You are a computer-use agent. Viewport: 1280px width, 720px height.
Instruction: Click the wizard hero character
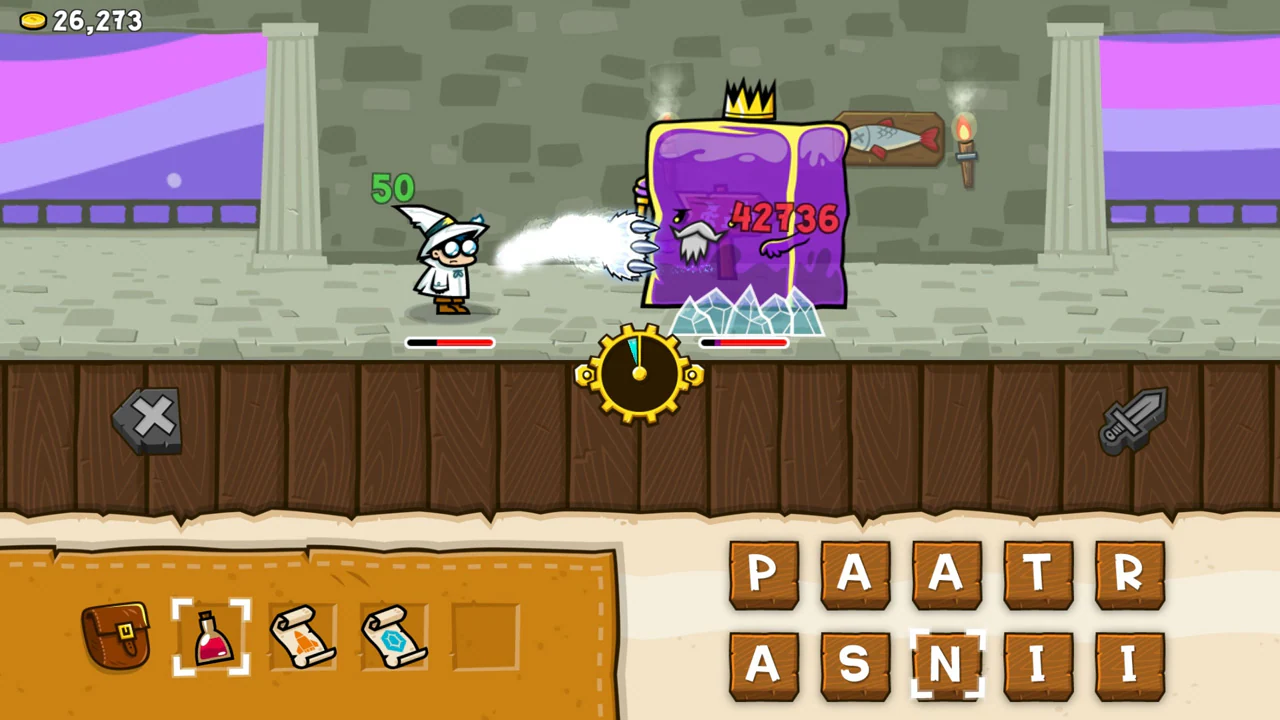click(x=450, y=260)
